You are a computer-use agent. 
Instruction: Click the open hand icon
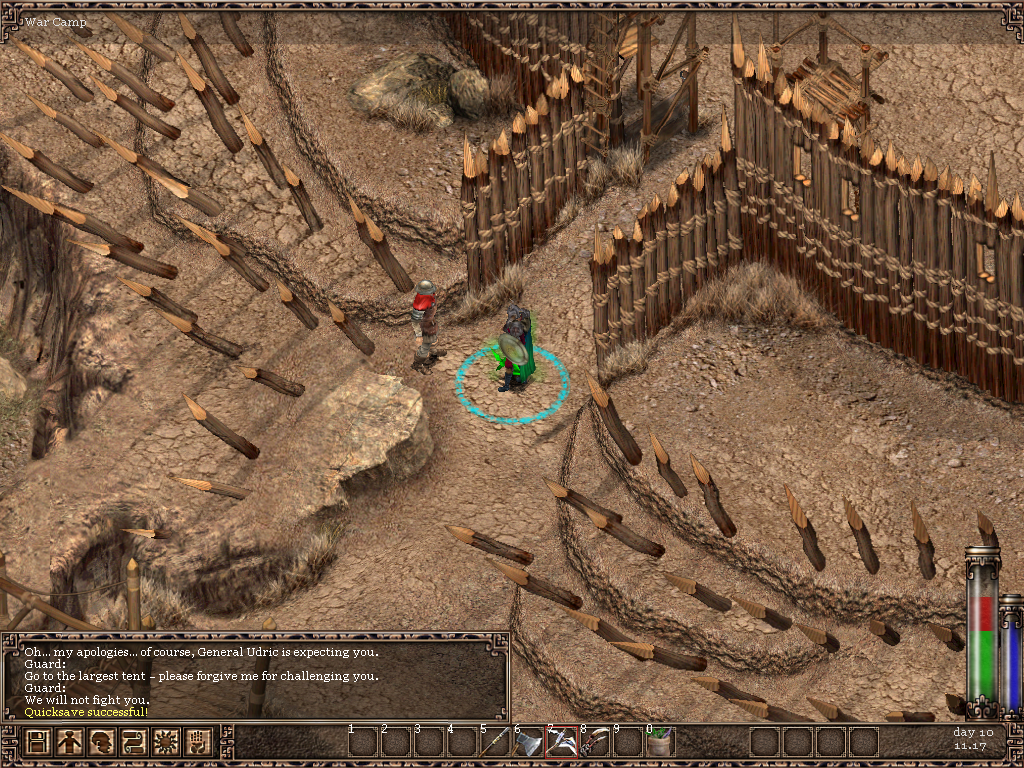point(196,742)
